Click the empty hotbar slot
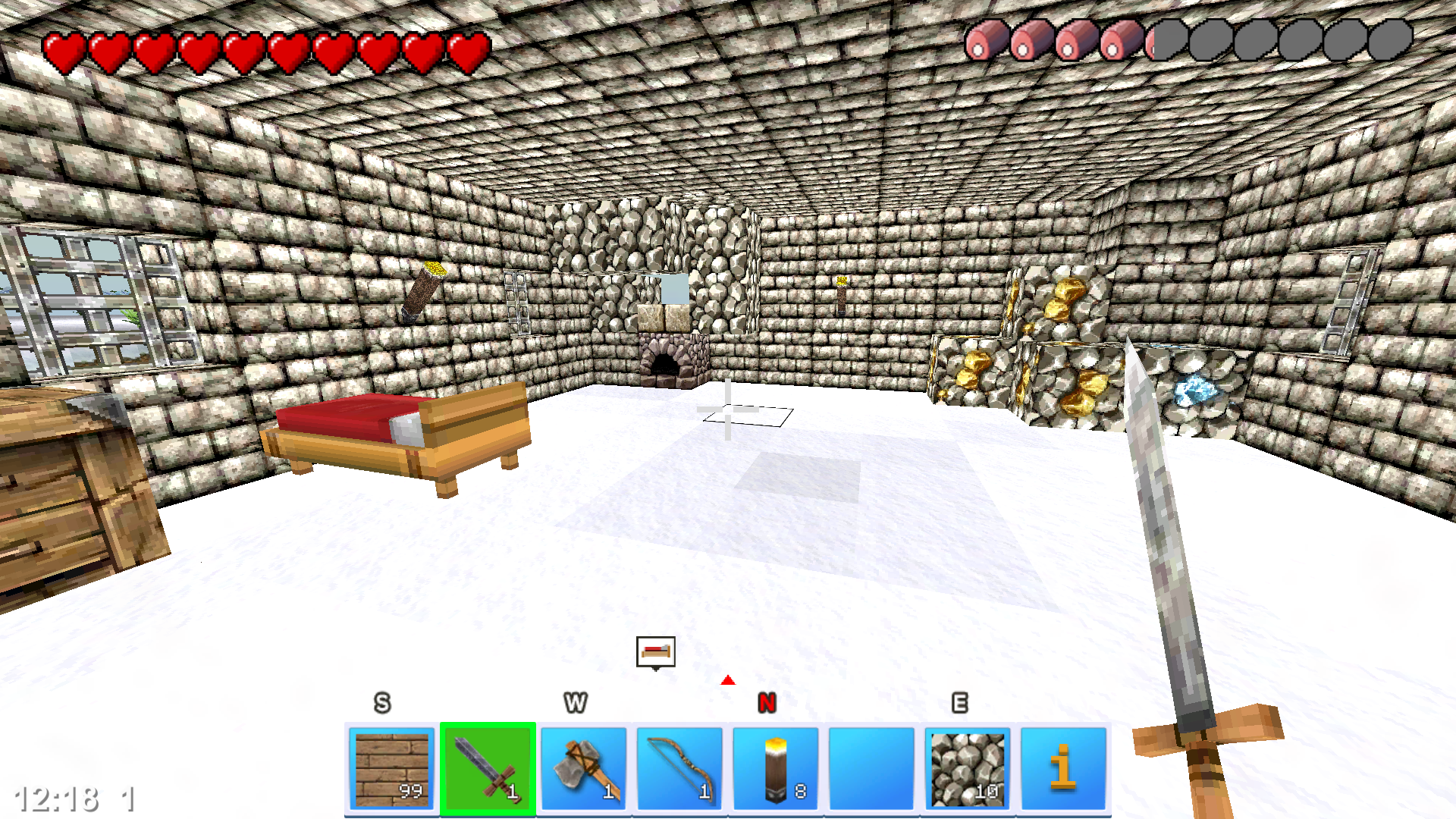 coord(871,766)
